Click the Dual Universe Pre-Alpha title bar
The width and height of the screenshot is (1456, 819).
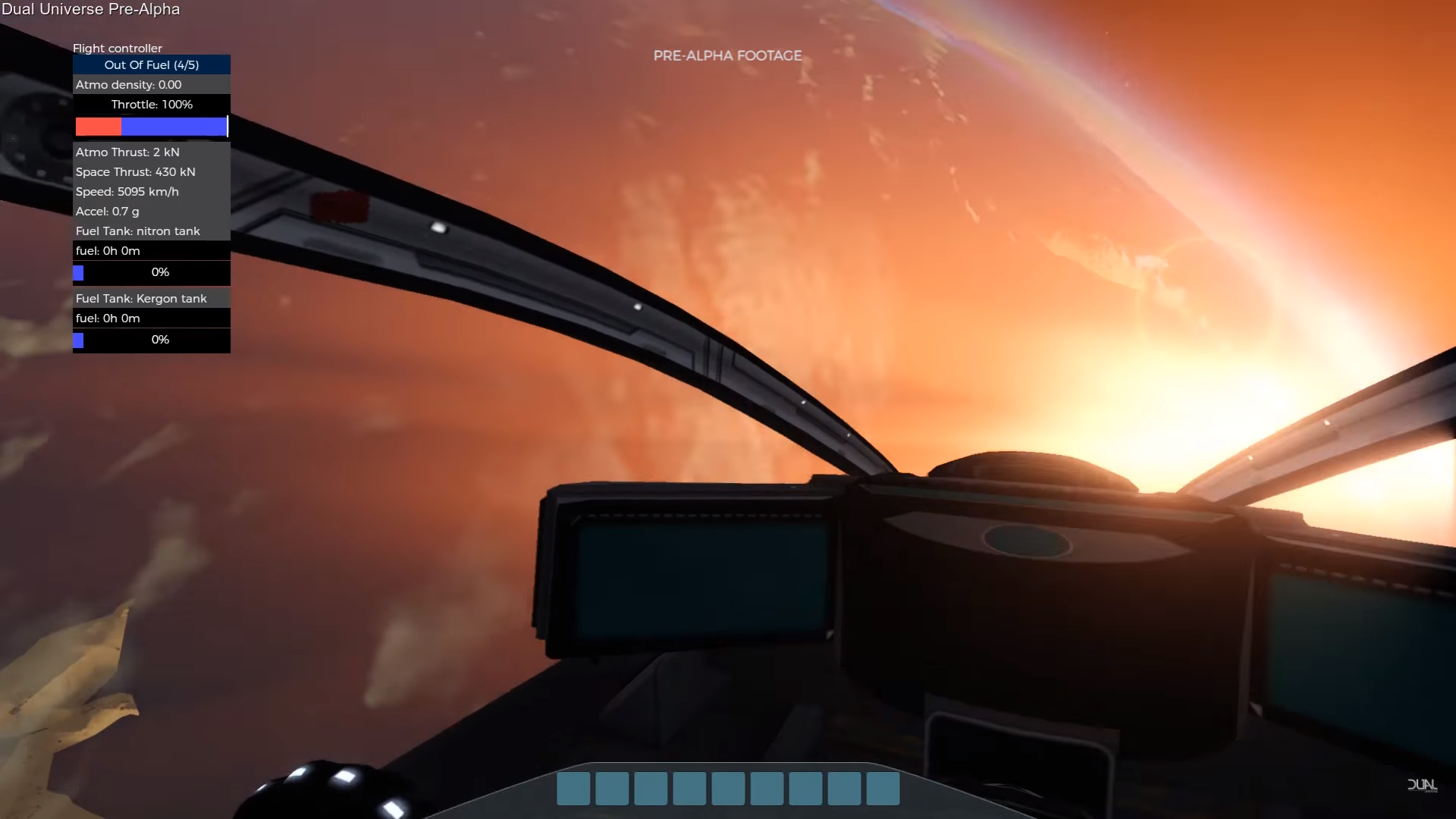[x=91, y=9]
